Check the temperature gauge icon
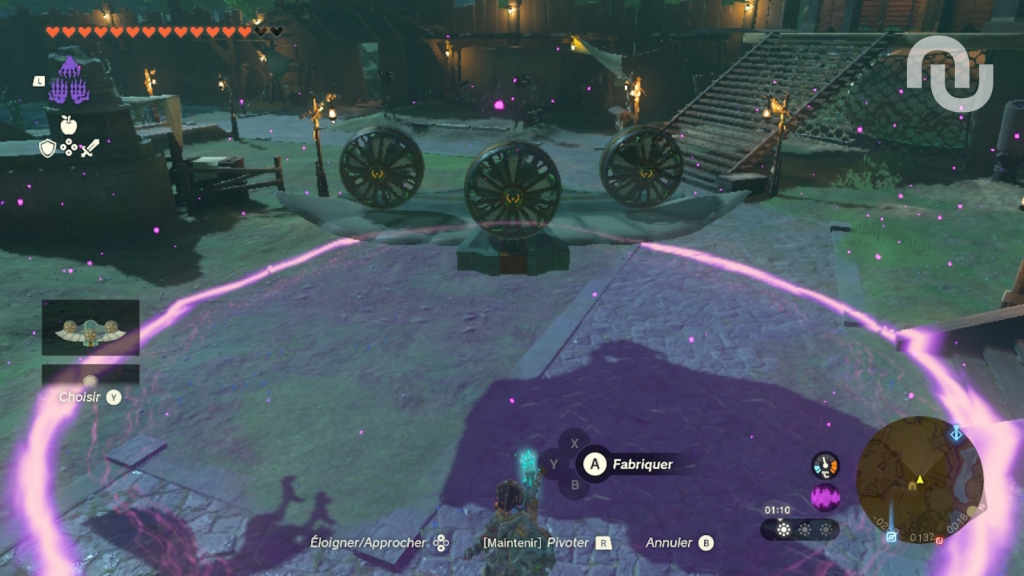Viewport: 1024px width, 576px height. [x=825, y=465]
